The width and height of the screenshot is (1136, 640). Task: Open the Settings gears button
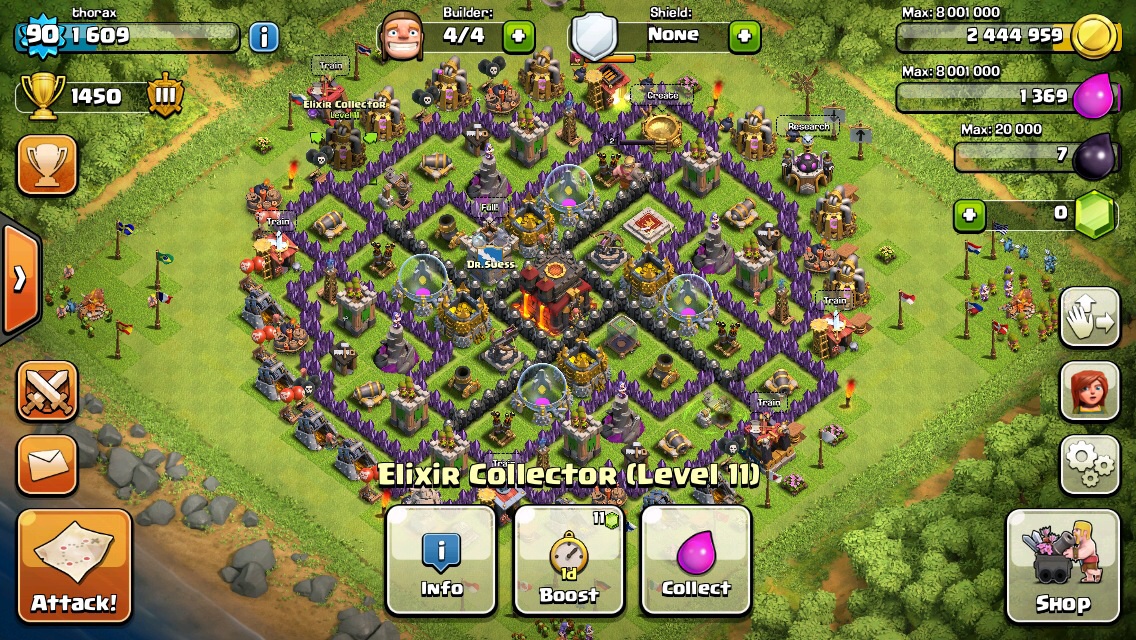click(1089, 463)
